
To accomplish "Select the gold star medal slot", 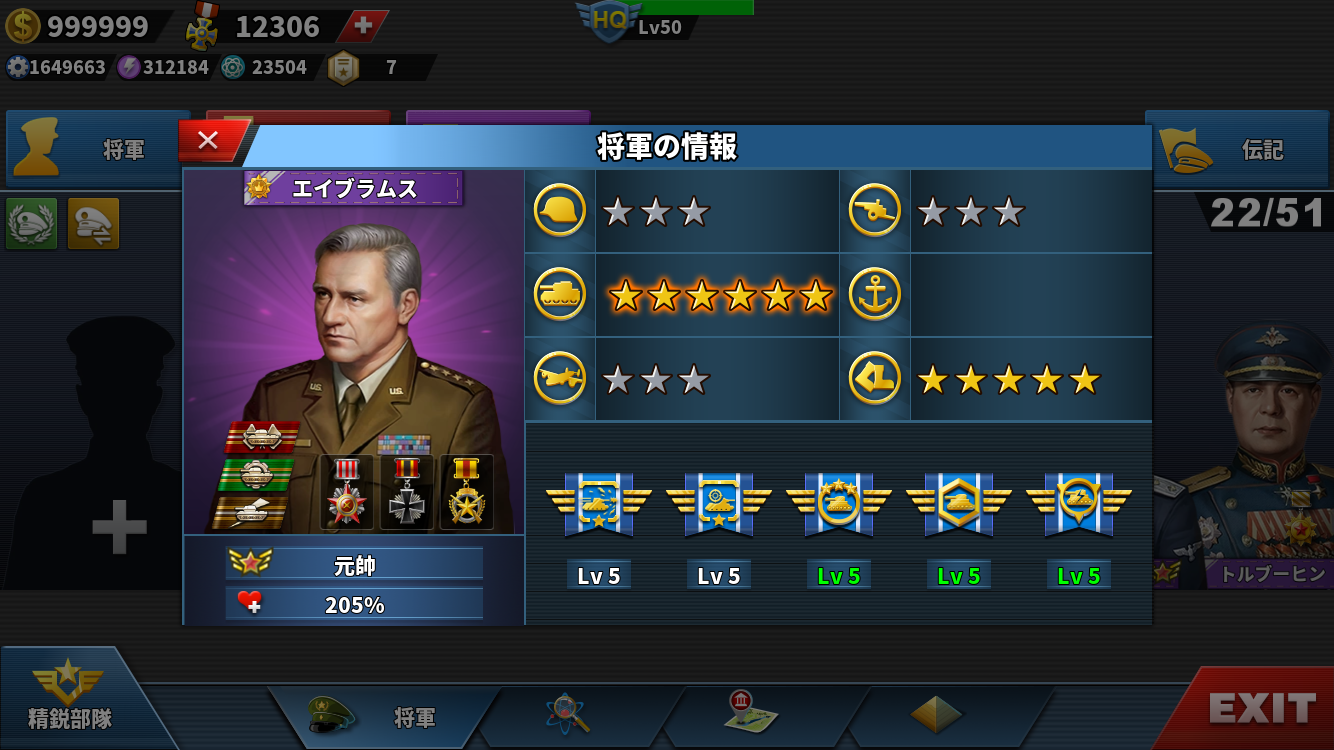I will pos(467,492).
